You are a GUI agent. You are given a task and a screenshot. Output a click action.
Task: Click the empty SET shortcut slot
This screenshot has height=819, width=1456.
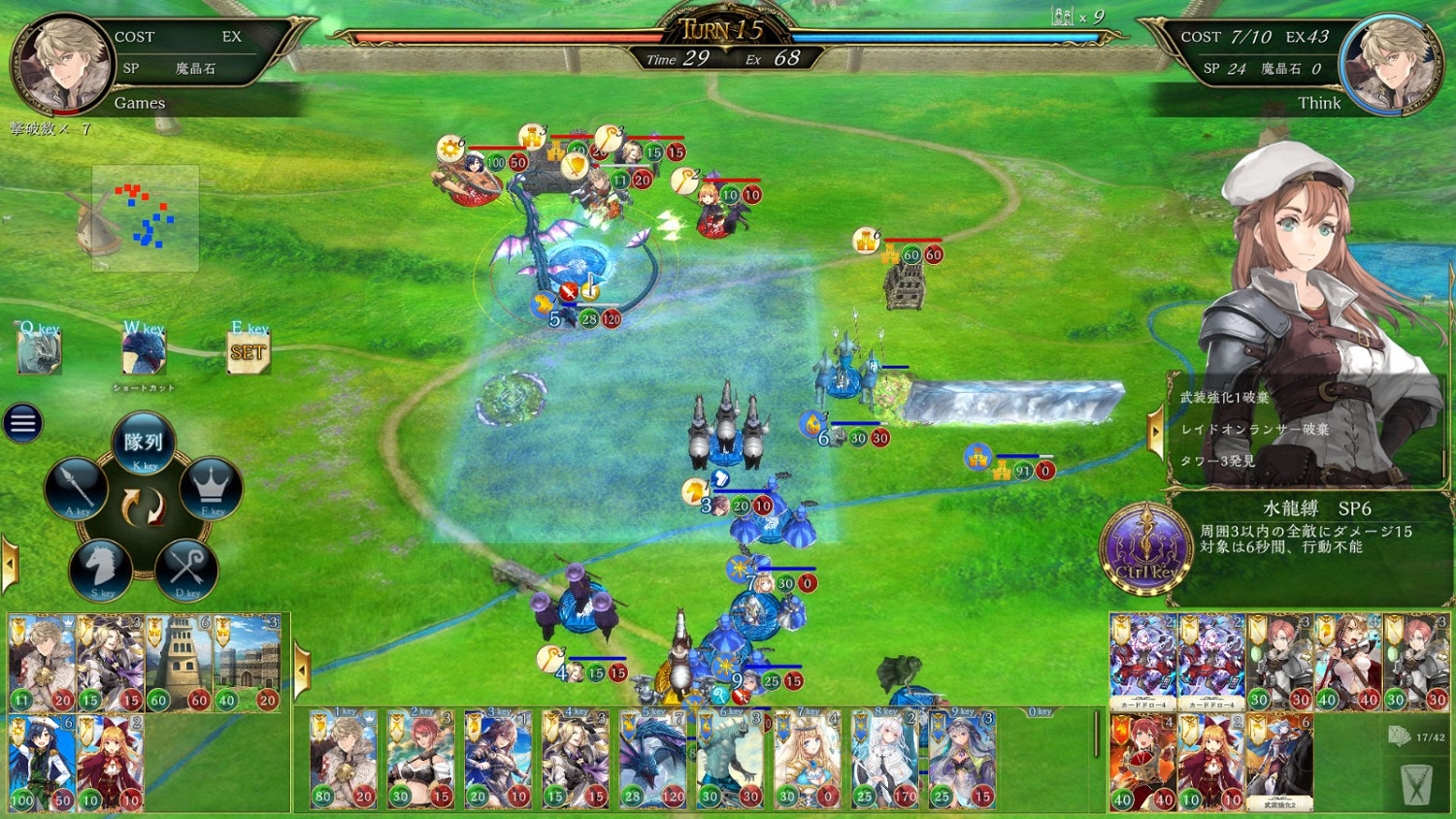pos(249,352)
